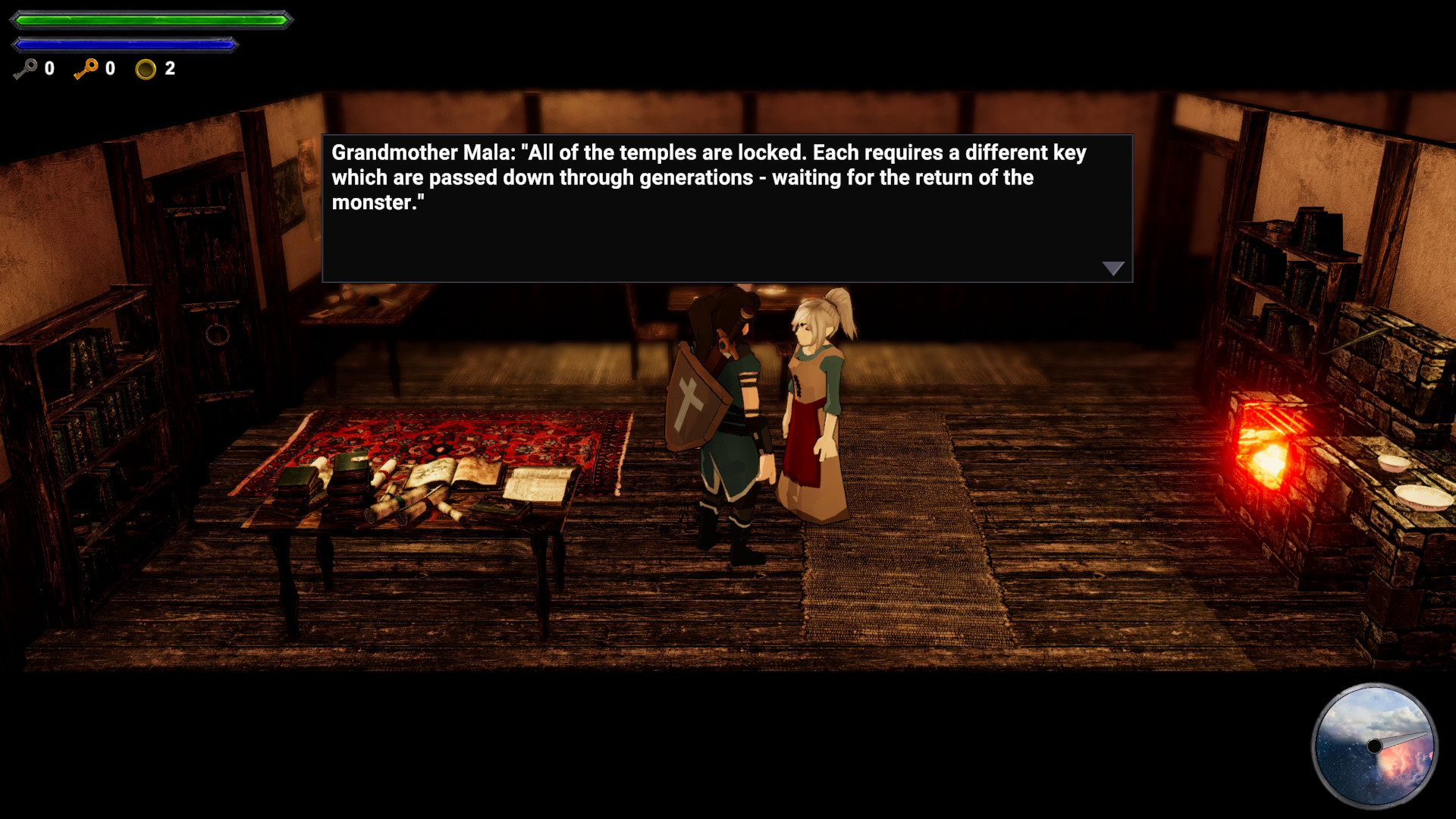Click the silver key count showing 0
The image size is (1456, 819).
pyautogui.click(x=49, y=69)
